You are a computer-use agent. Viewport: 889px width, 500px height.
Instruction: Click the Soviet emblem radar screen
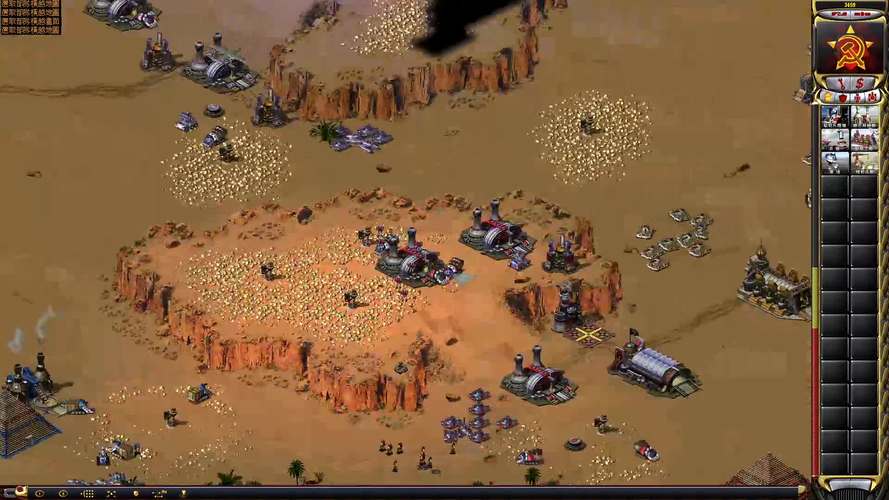coord(850,47)
